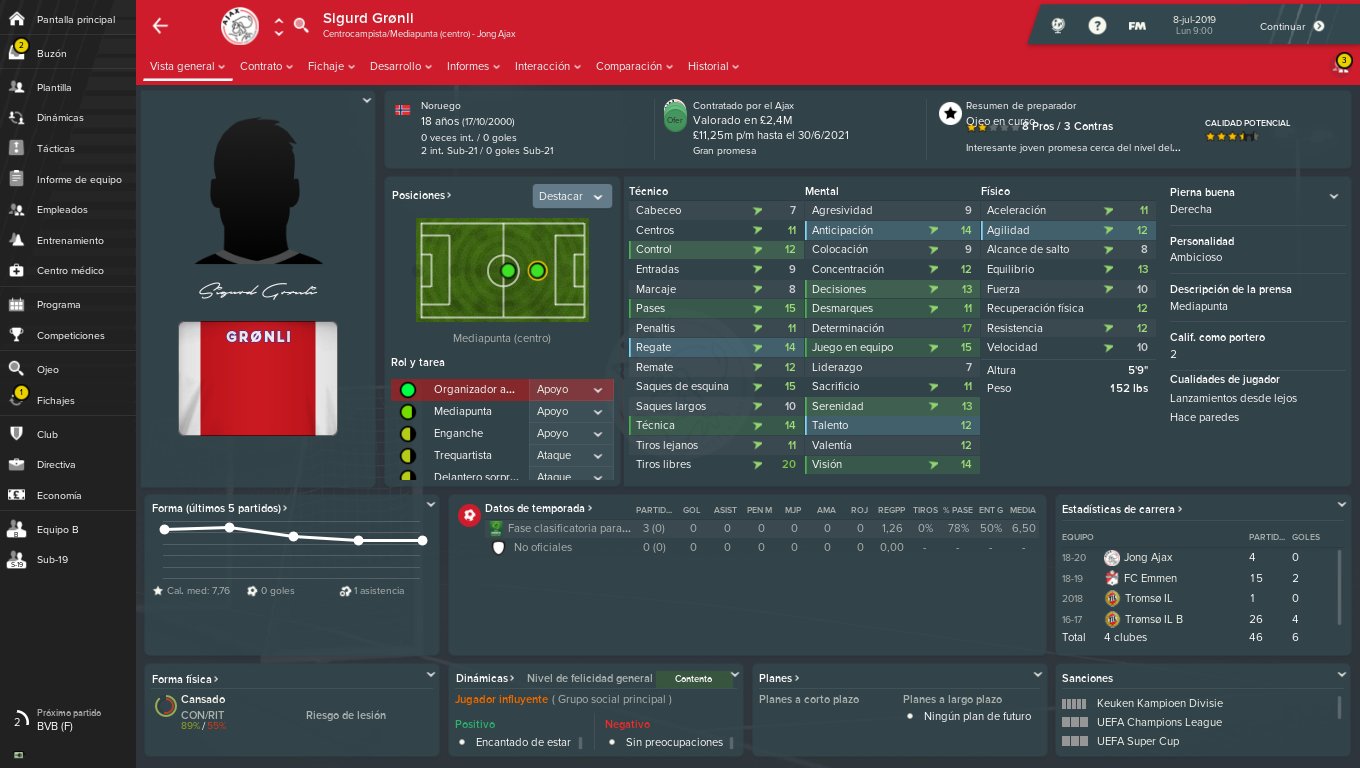Screen dimensions: 1360x768
Task: Open the help question mark icon
Action: (x=1097, y=26)
